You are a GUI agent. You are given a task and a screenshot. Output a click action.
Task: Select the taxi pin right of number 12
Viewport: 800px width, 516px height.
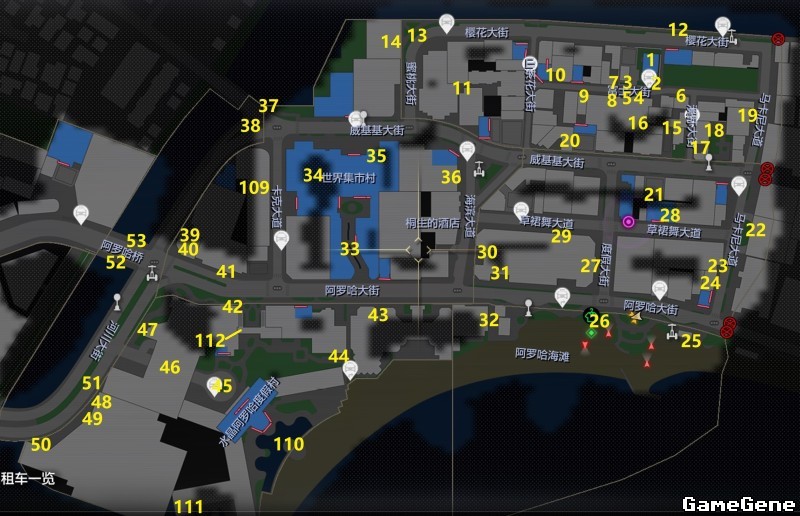point(723,25)
